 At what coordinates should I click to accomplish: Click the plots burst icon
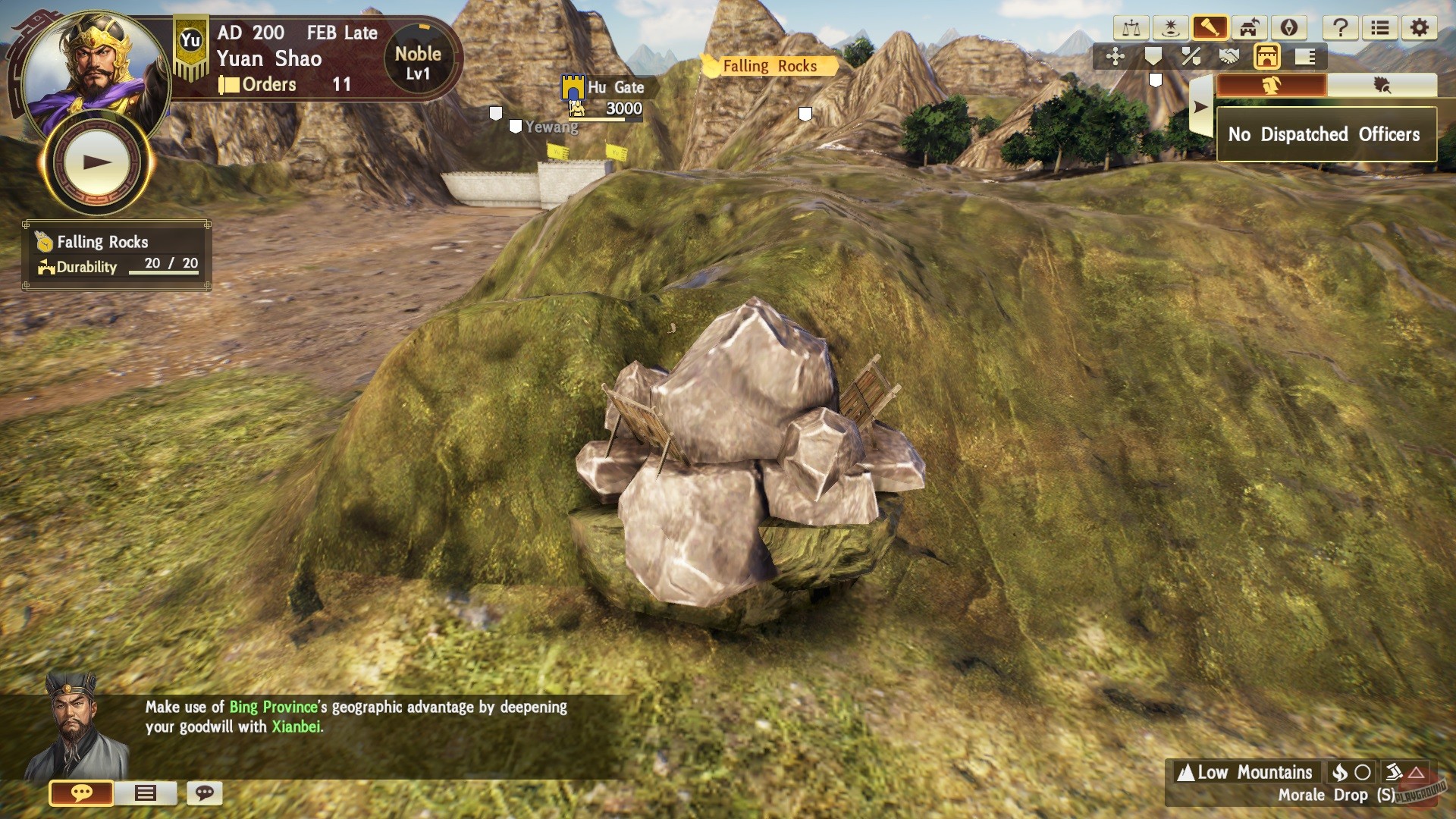tap(1171, 28)
